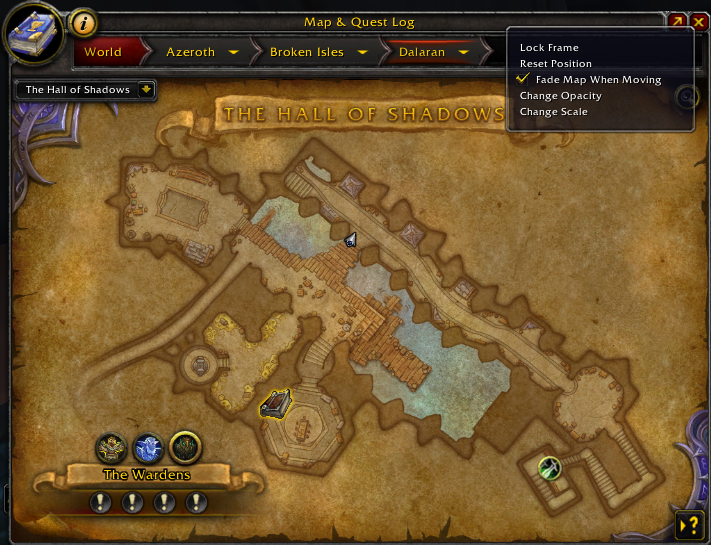Image resolution: width=711 pixels, height=545 pixels.
Task: Choose the gold-ringed Wardens faction emblem
Action: pos(185,447)
